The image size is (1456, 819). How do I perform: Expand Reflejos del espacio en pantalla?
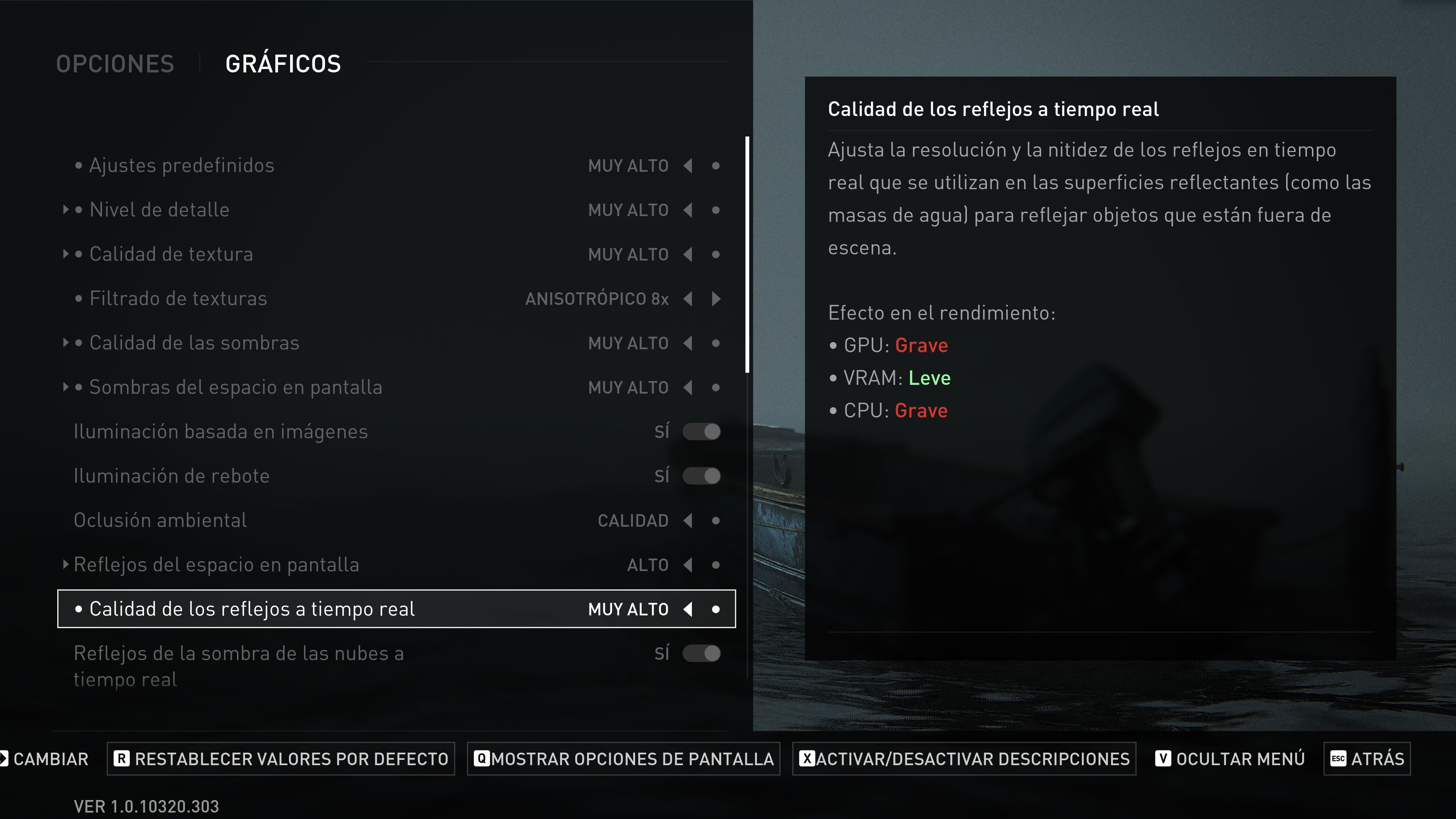(x=66, y=564)
